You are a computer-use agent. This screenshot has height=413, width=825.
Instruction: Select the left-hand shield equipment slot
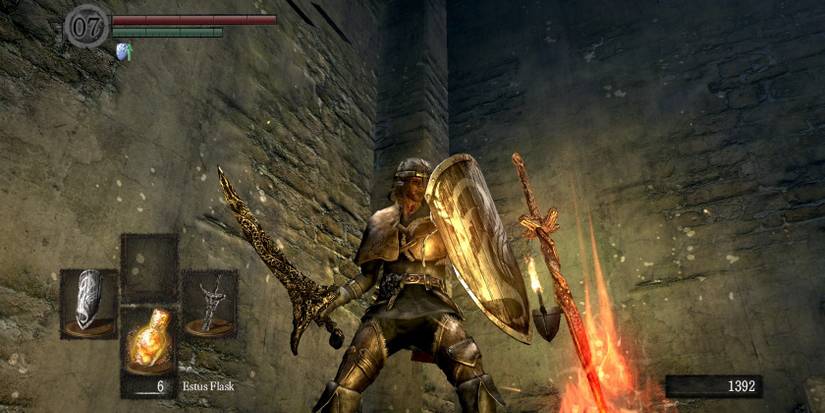[x=89, y=302]
